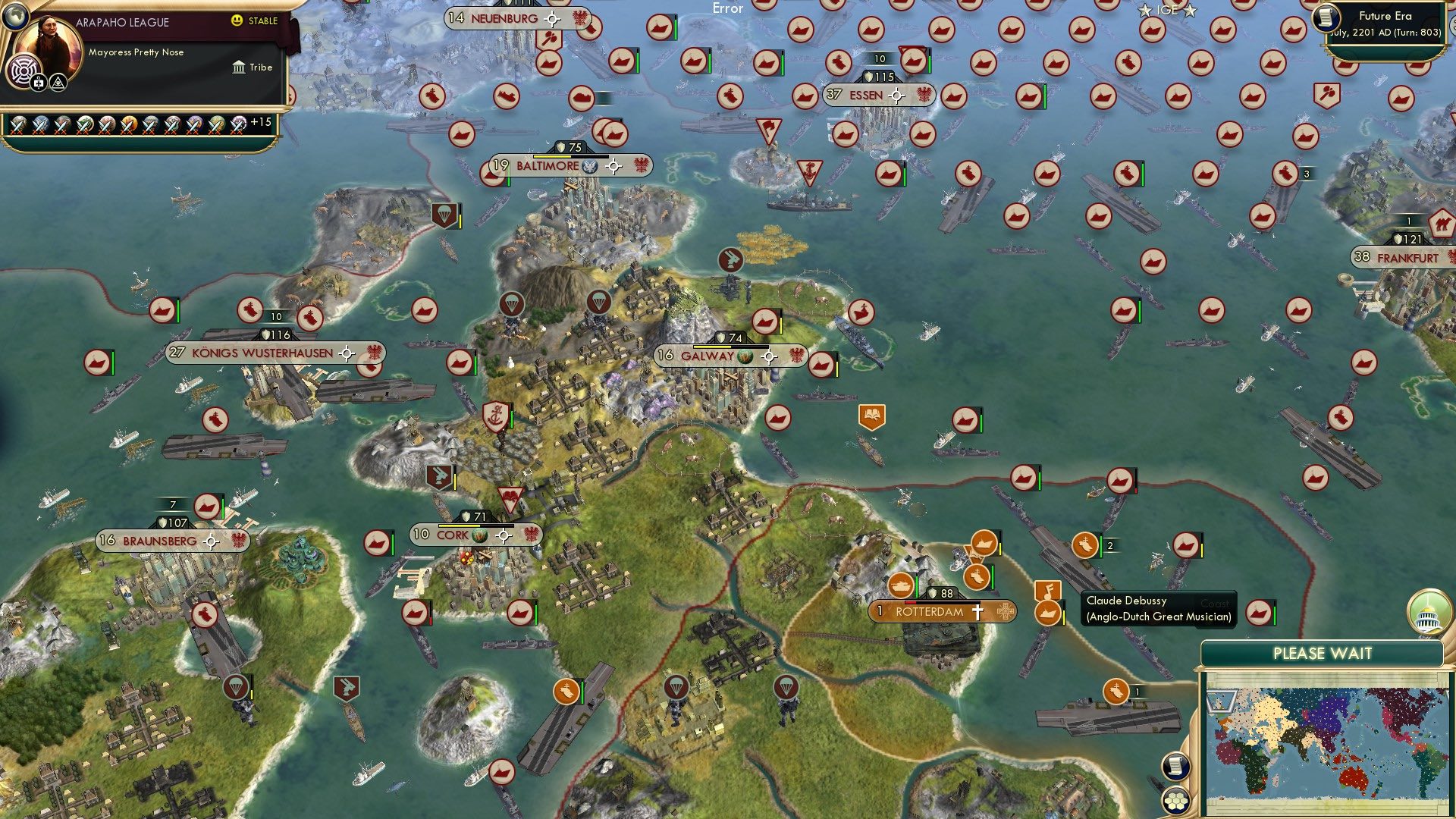Click the espionage eye icon under the leader portrait
The image size is (1456, 819).
[57, 81]
